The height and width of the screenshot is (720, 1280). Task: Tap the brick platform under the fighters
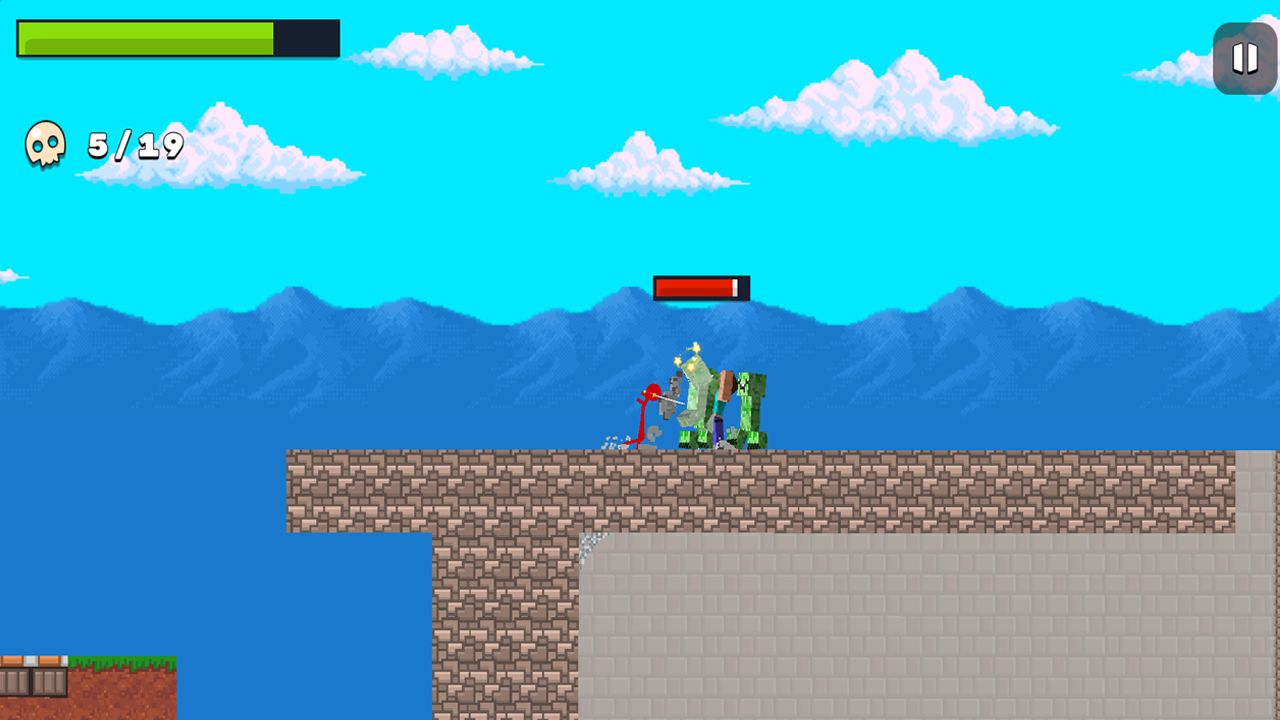click(700, 490)
